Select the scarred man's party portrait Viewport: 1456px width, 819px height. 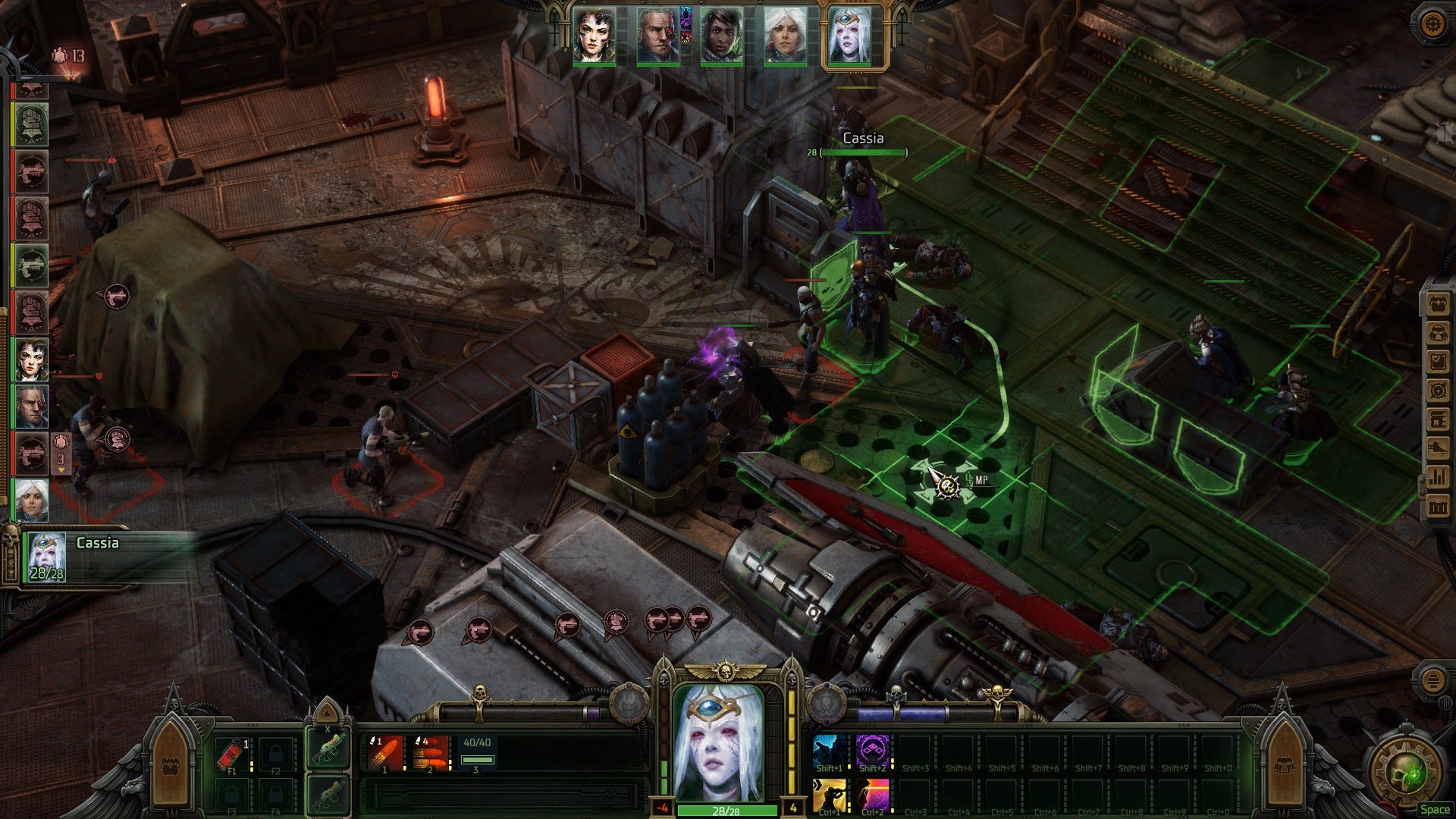657,36
